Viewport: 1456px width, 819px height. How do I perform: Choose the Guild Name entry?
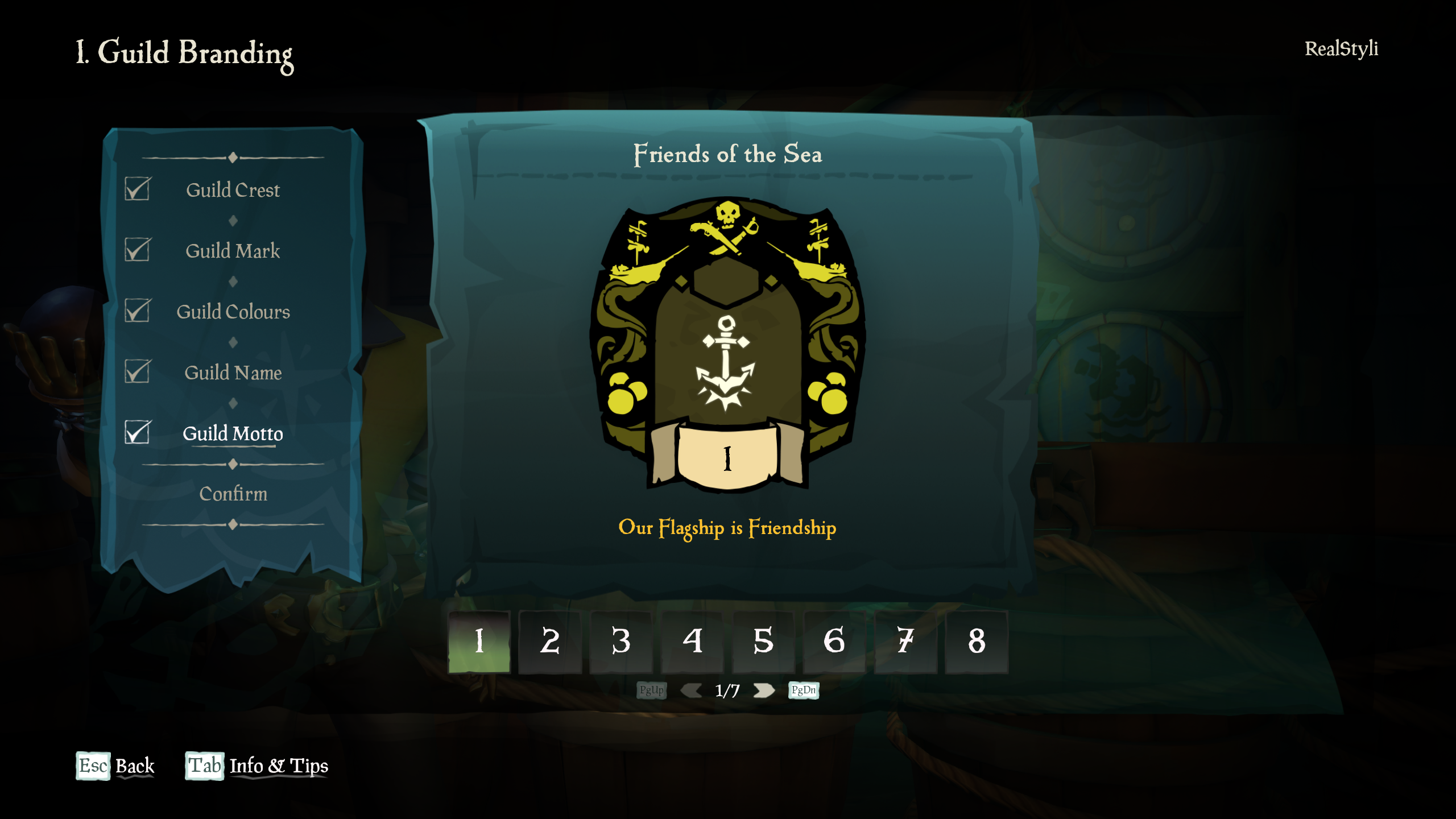click(x=233, y=373)
